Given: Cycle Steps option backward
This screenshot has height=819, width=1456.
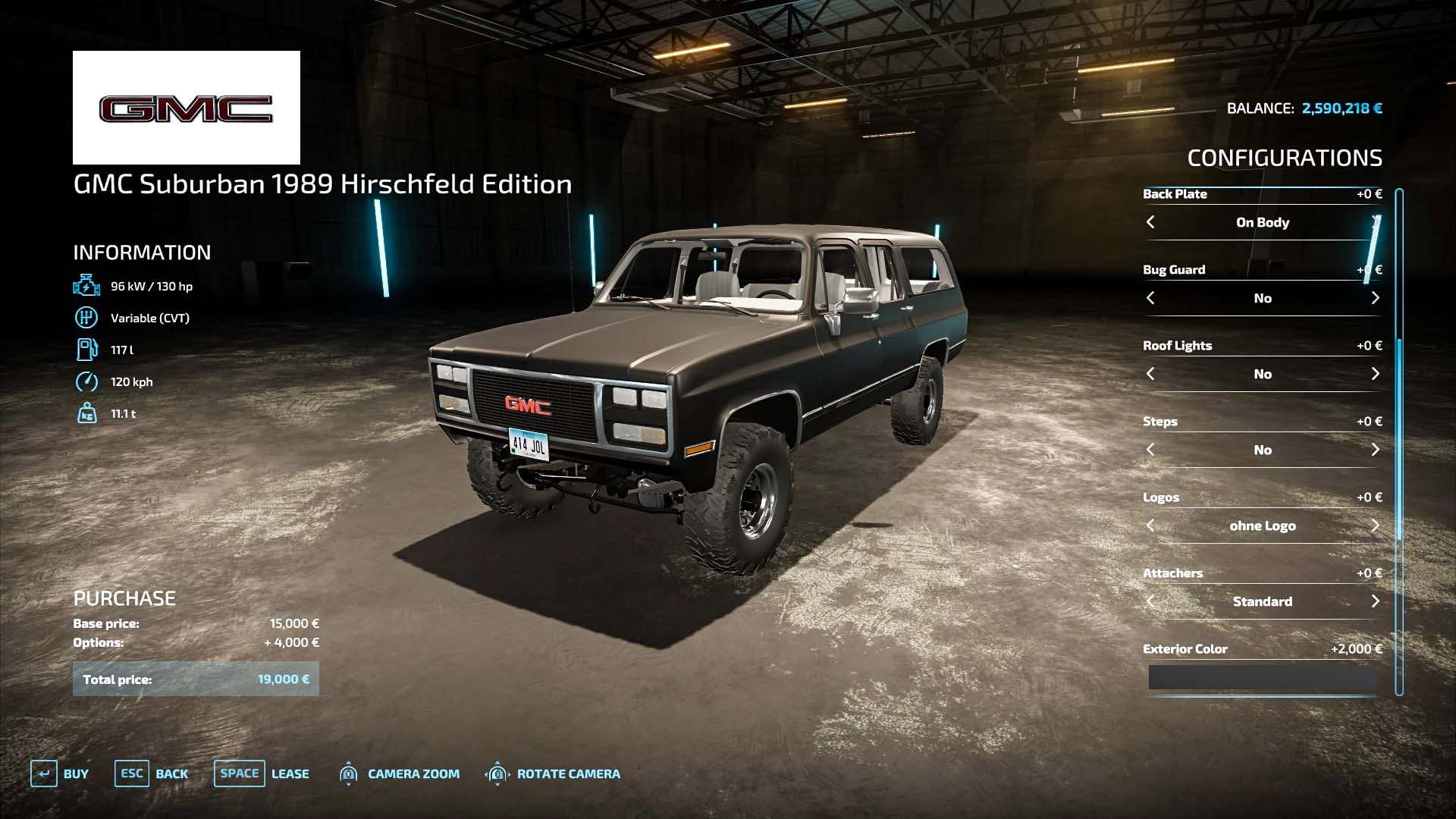Looking at the screenshot, I should 1150,450.
